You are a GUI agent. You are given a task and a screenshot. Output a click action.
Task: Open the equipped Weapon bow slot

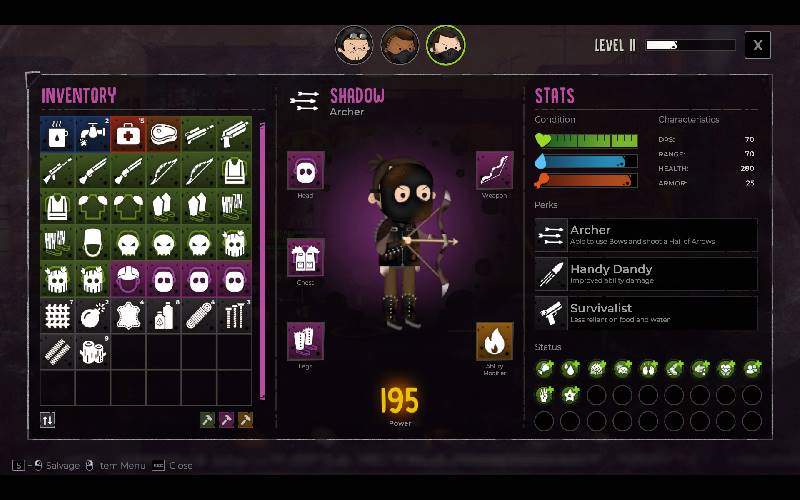pyautogui.click(x=494, y=170)
